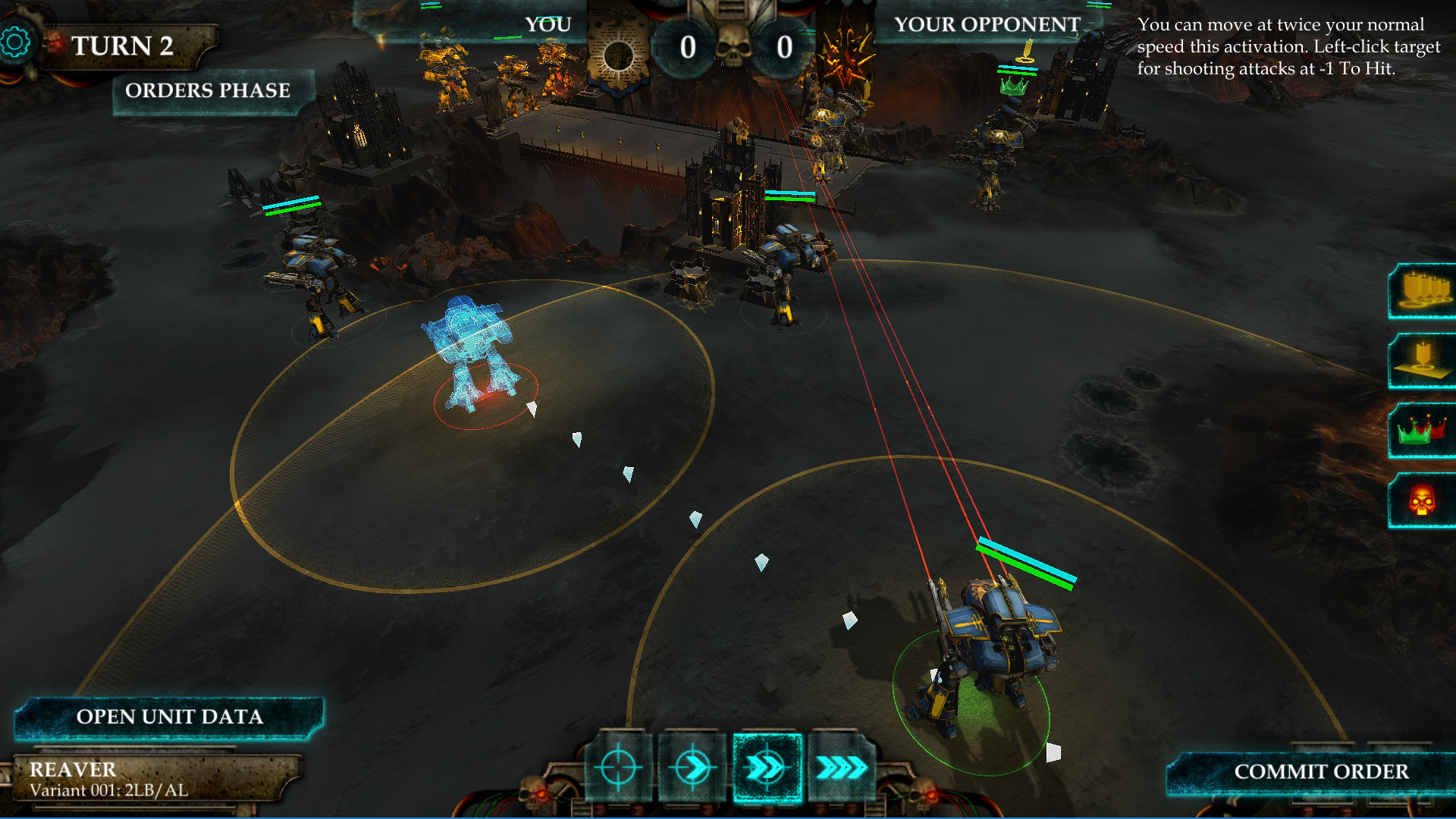The image size is (1456, 819).
Task: Click the red skull icon
Action: click(x=1423, y=500)
